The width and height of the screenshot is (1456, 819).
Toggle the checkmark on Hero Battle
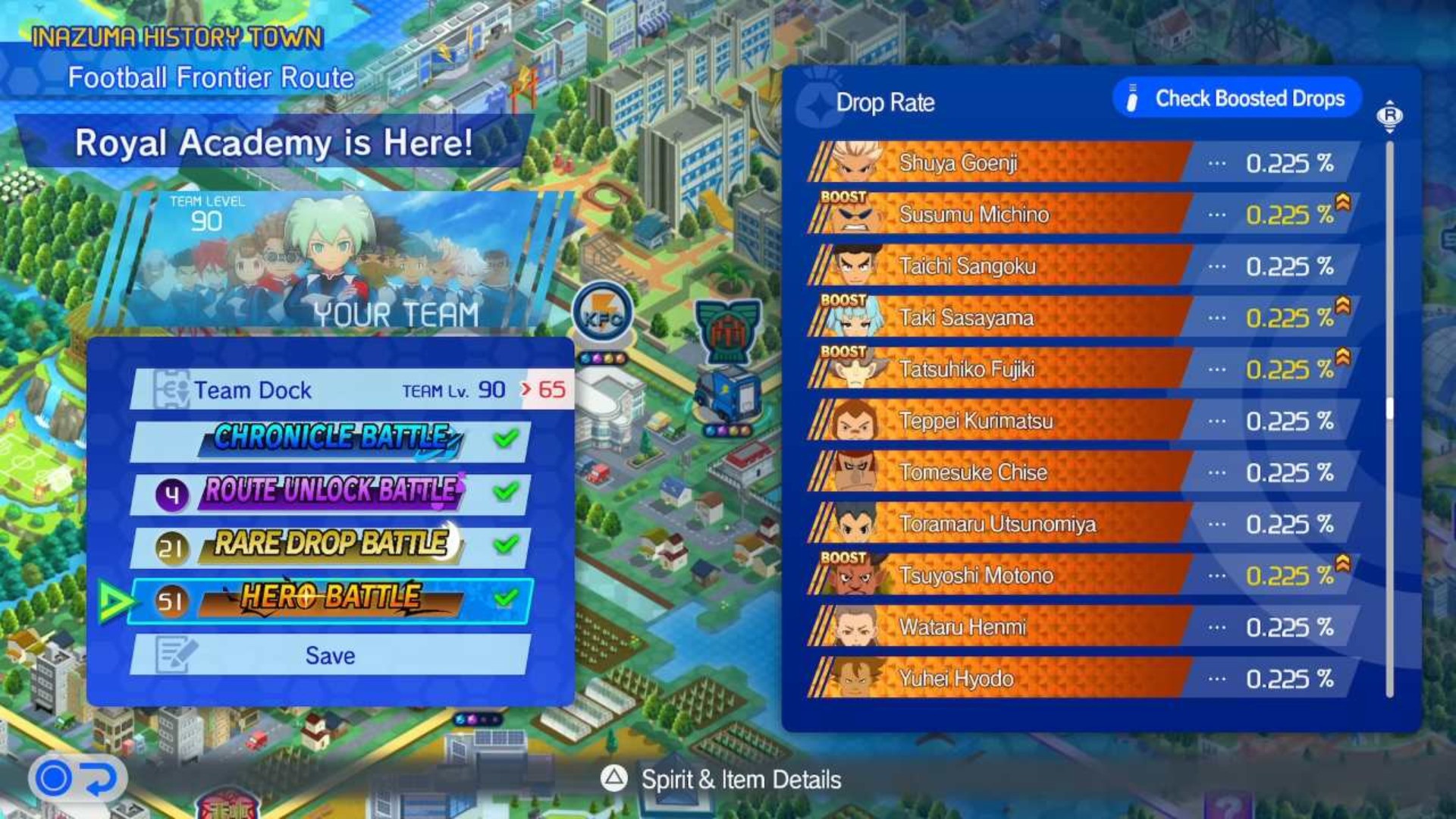tap(507, 596)
